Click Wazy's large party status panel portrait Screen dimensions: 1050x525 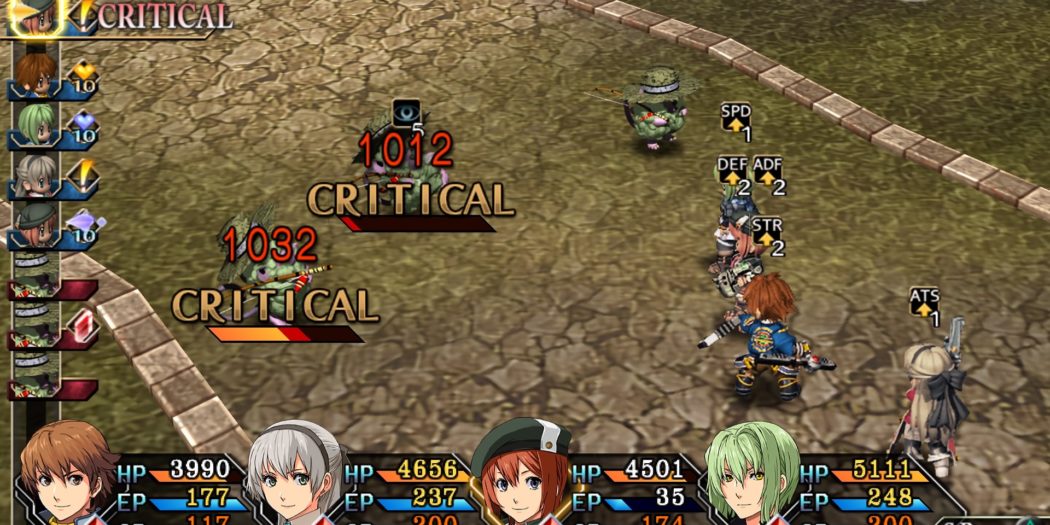click(x=750, y=475)
